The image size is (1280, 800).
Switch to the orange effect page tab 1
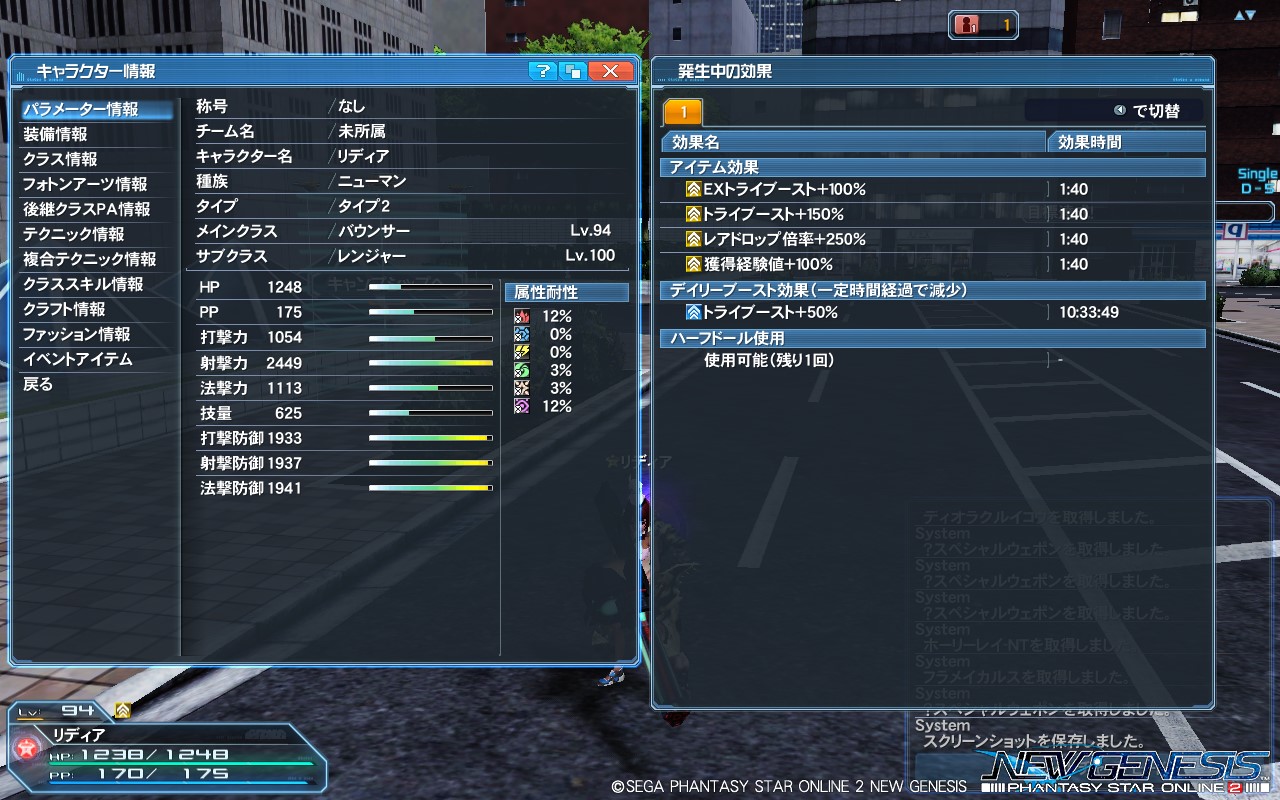(685, 110)
